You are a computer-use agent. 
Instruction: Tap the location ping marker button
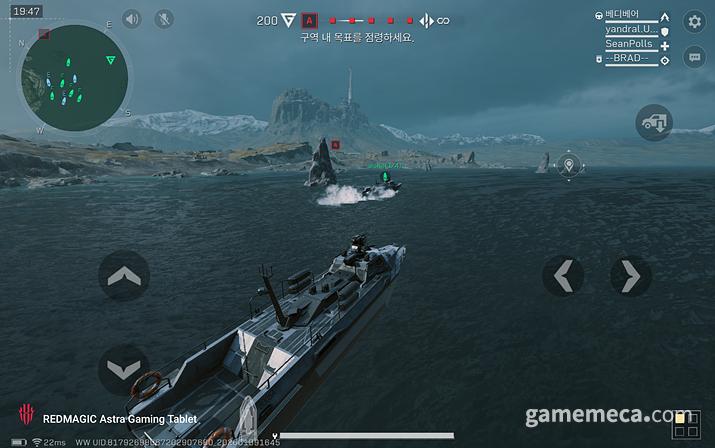[569, 165]
